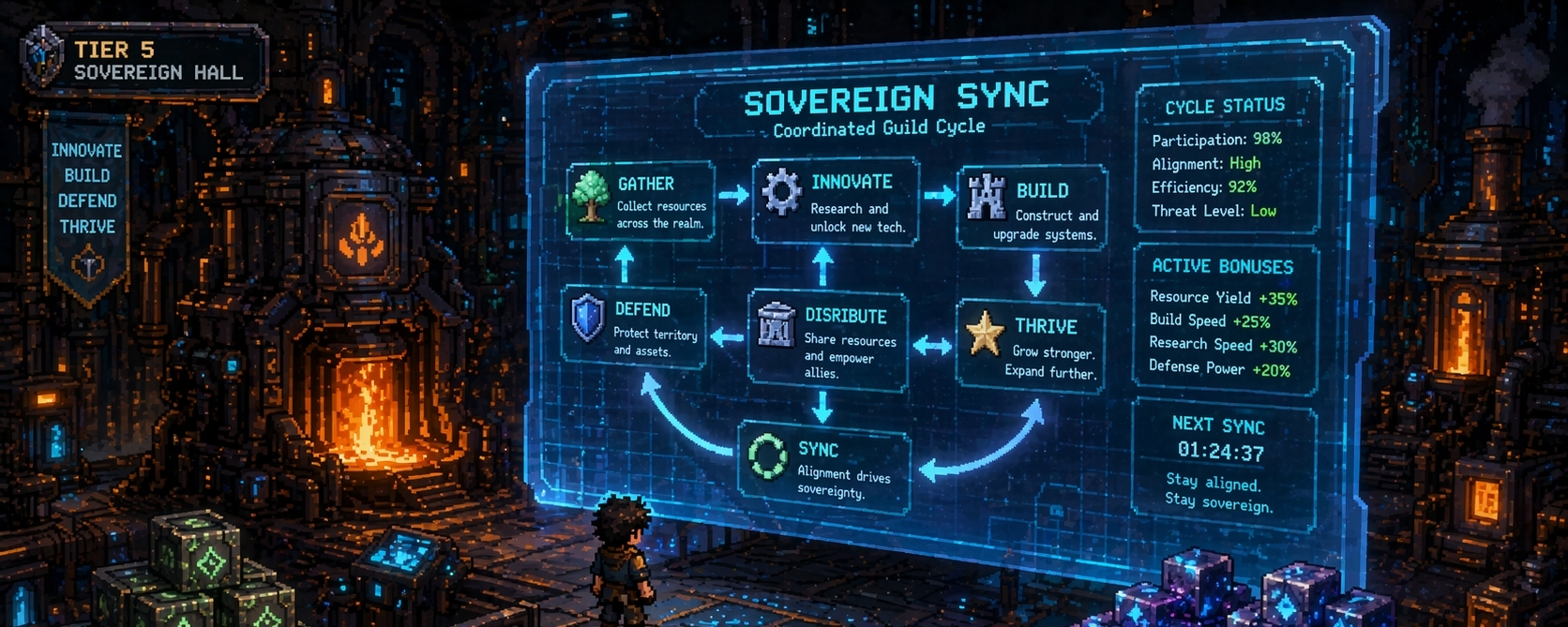Image resolution: width=1568 pixels, height=627 pixels.
Task: Choose the Build castle node
Action: (x=1032, y=208)
